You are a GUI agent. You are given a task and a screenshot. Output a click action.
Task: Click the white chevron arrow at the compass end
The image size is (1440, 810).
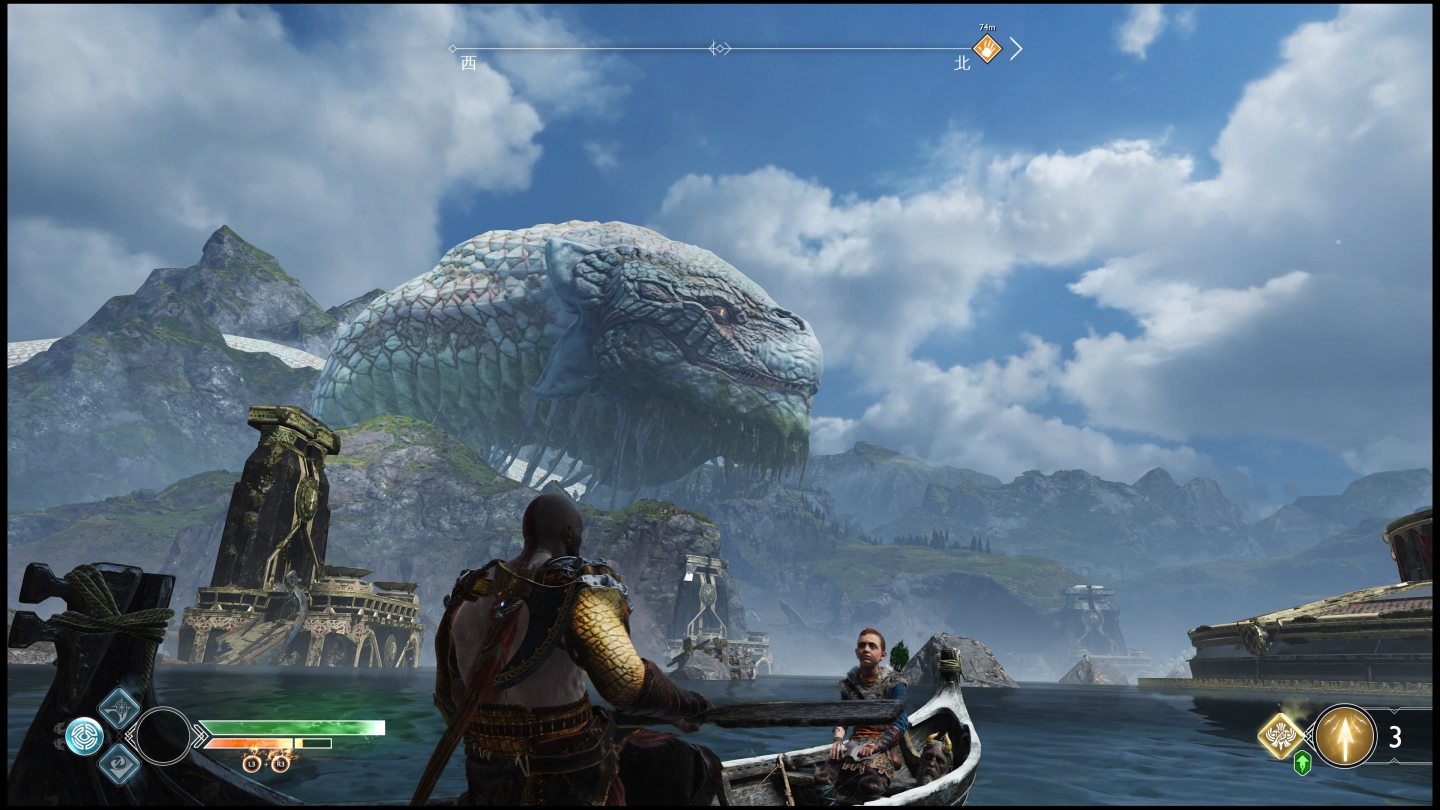point(1016,48)
